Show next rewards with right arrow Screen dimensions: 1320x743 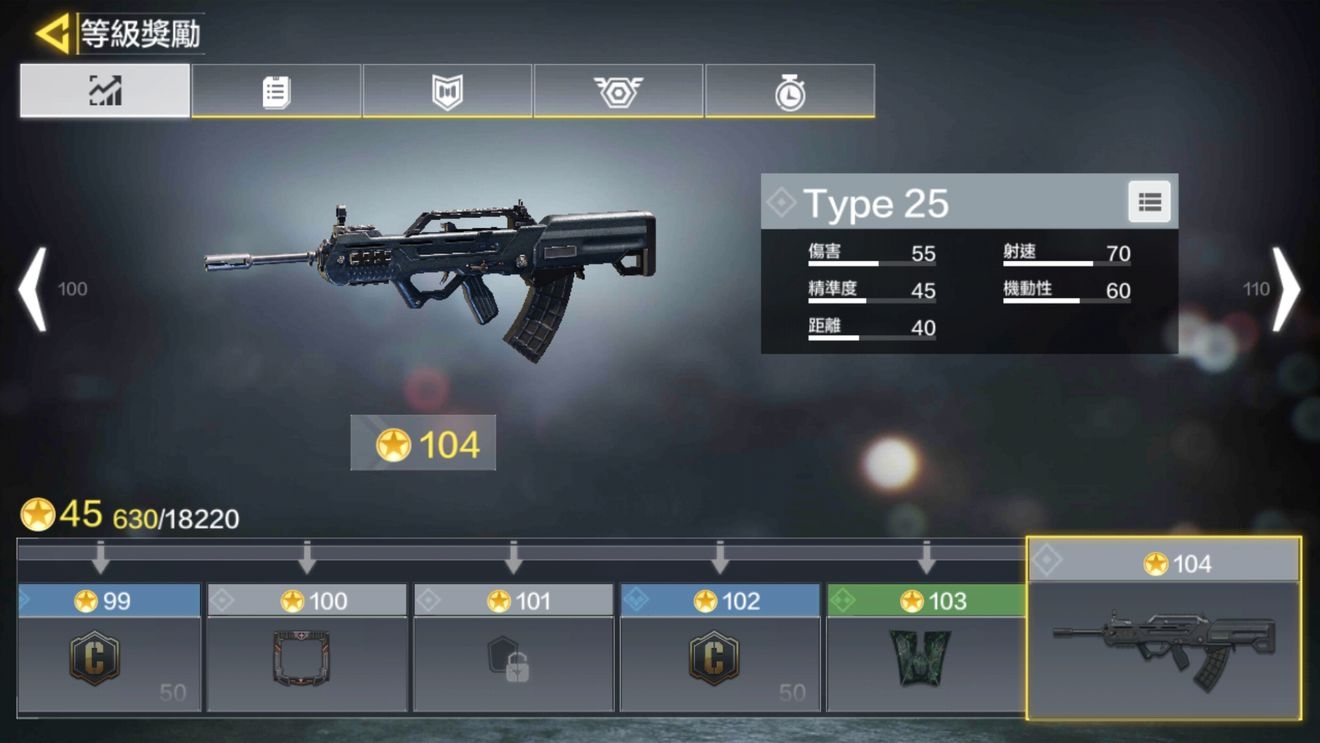(x=1285, y=289)
